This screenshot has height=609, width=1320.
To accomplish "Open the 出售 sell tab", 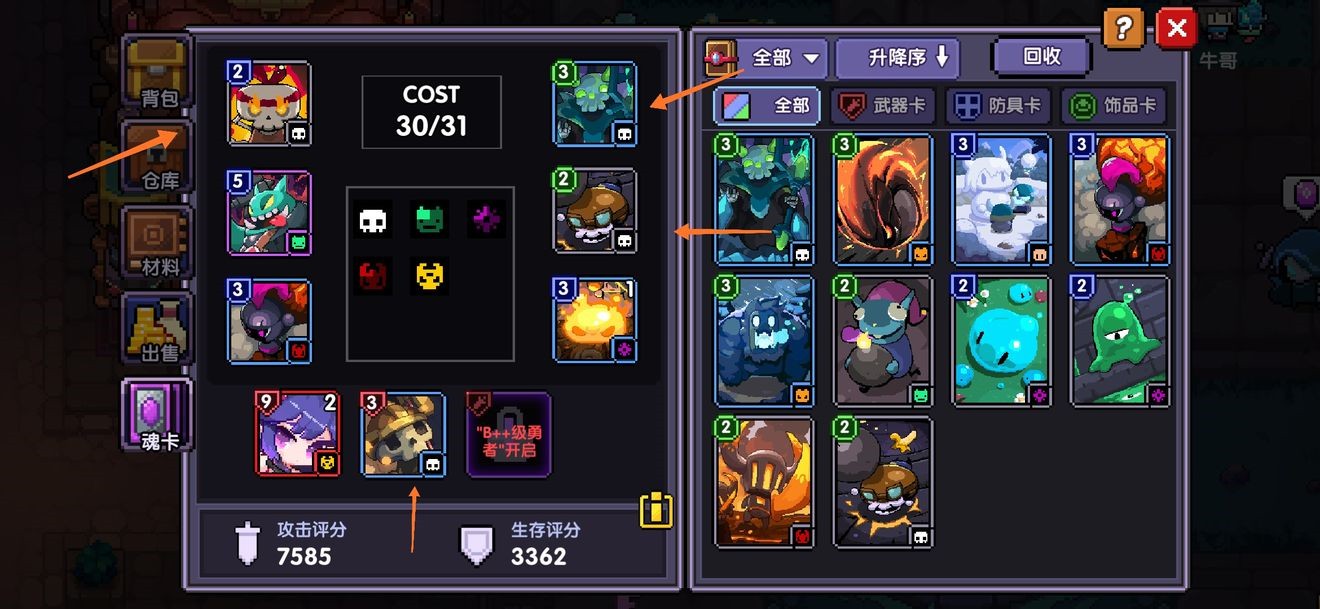I will pos(156,328).
